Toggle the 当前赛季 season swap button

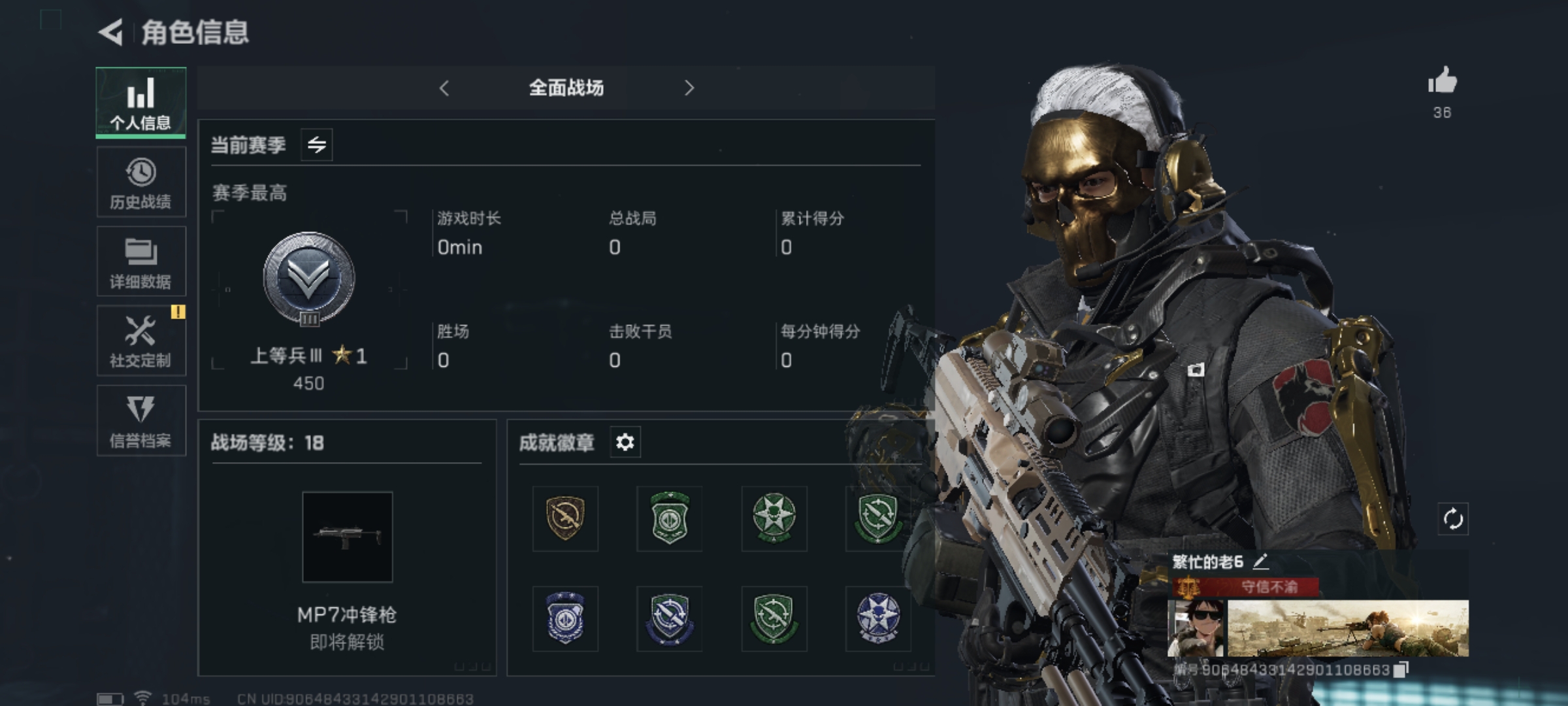(317, 144)
